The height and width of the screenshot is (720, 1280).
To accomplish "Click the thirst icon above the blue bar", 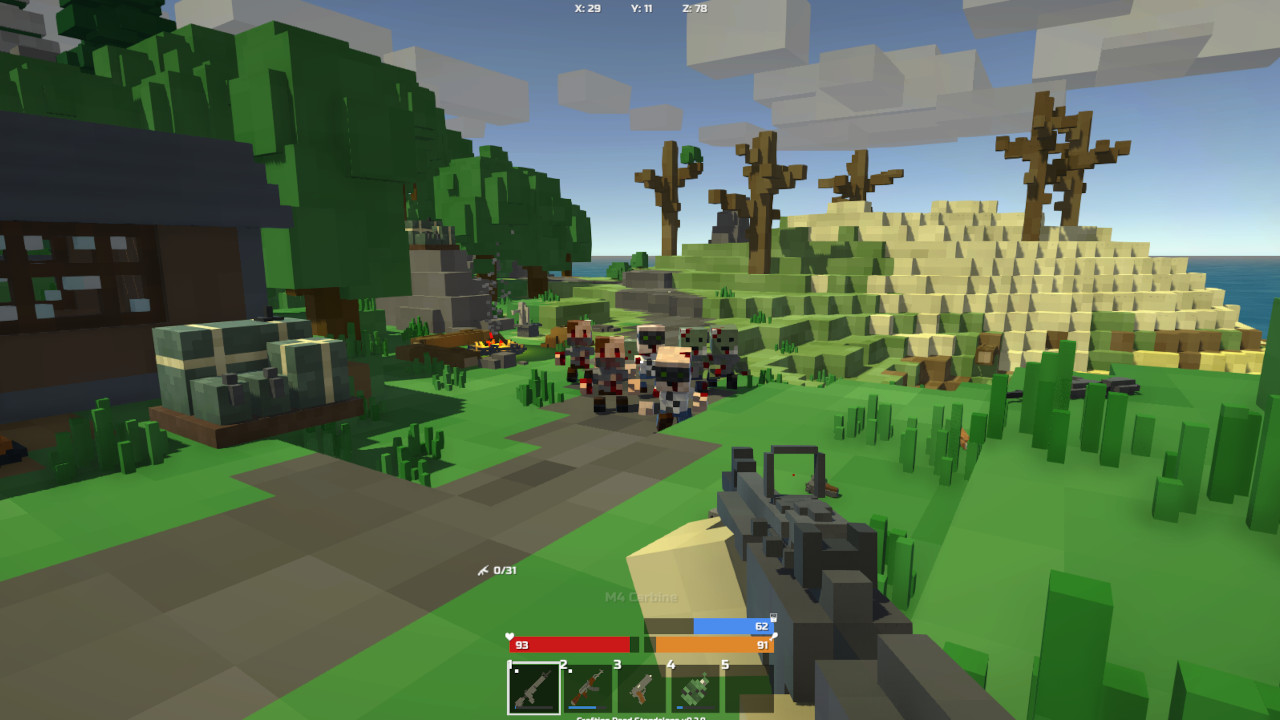I will [773, 618].
